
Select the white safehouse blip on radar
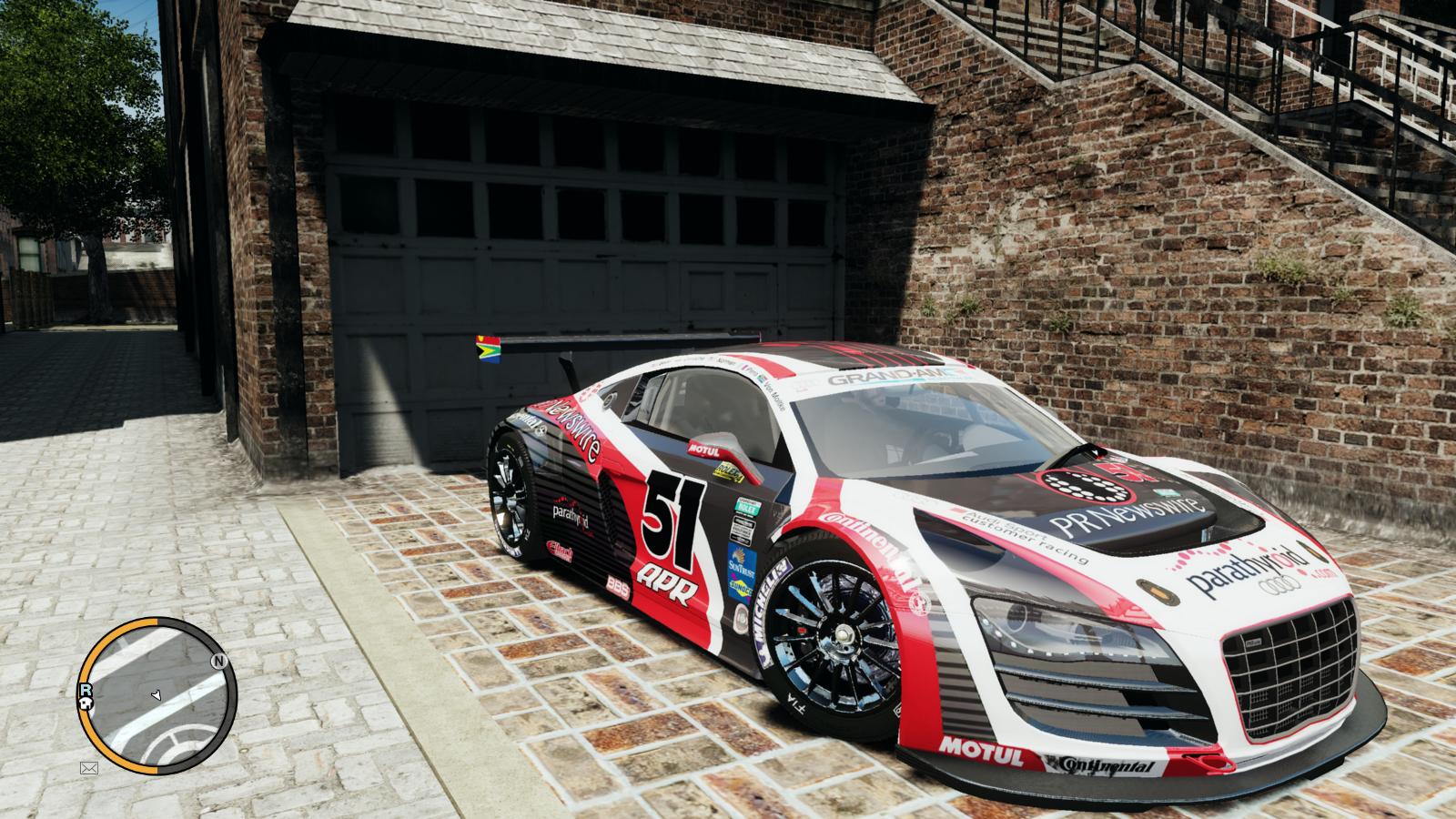(x=87, y=703)
